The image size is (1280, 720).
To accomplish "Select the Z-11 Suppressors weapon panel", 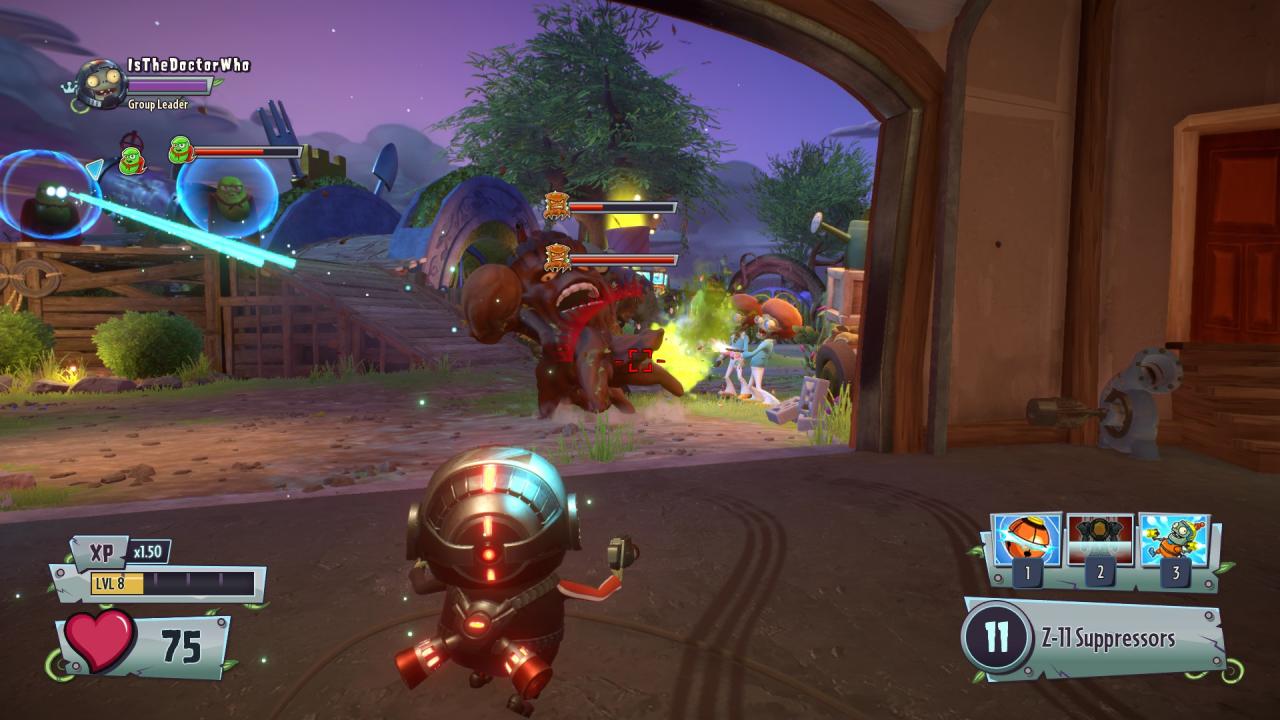I will click(1095, 638).
